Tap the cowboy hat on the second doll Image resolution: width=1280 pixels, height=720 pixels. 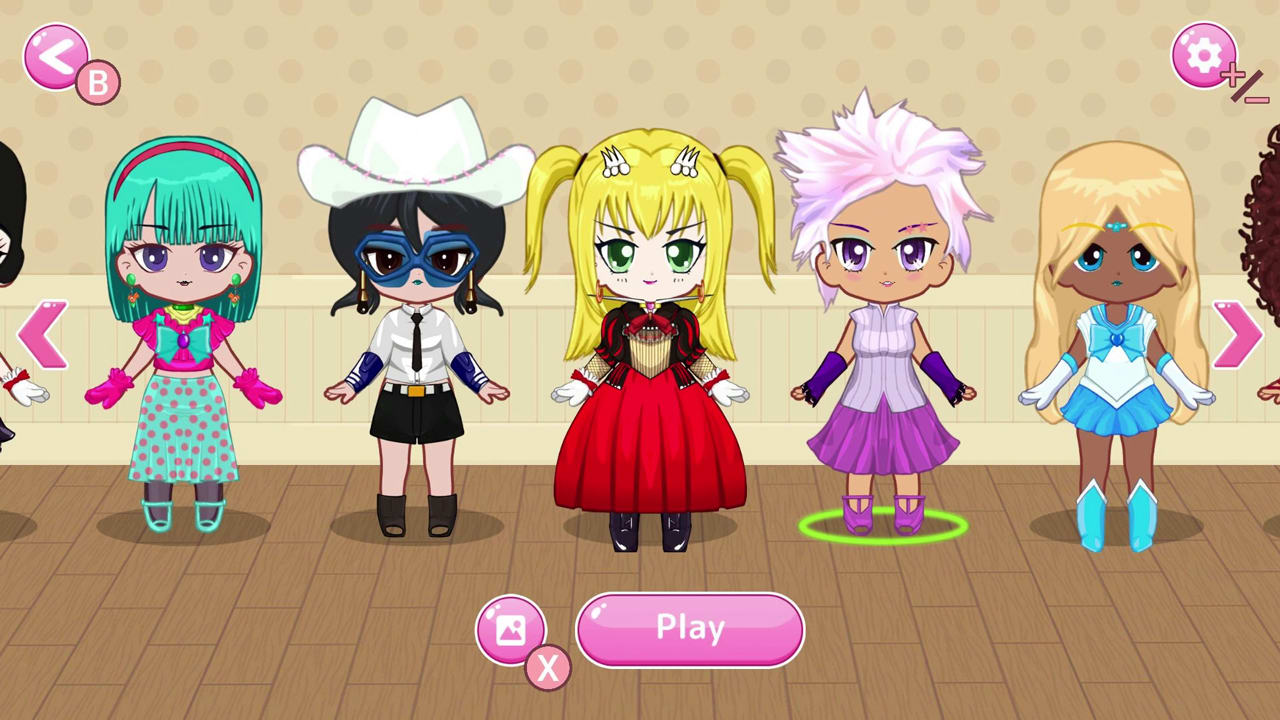pyautogui.click(x=415, y=140)
